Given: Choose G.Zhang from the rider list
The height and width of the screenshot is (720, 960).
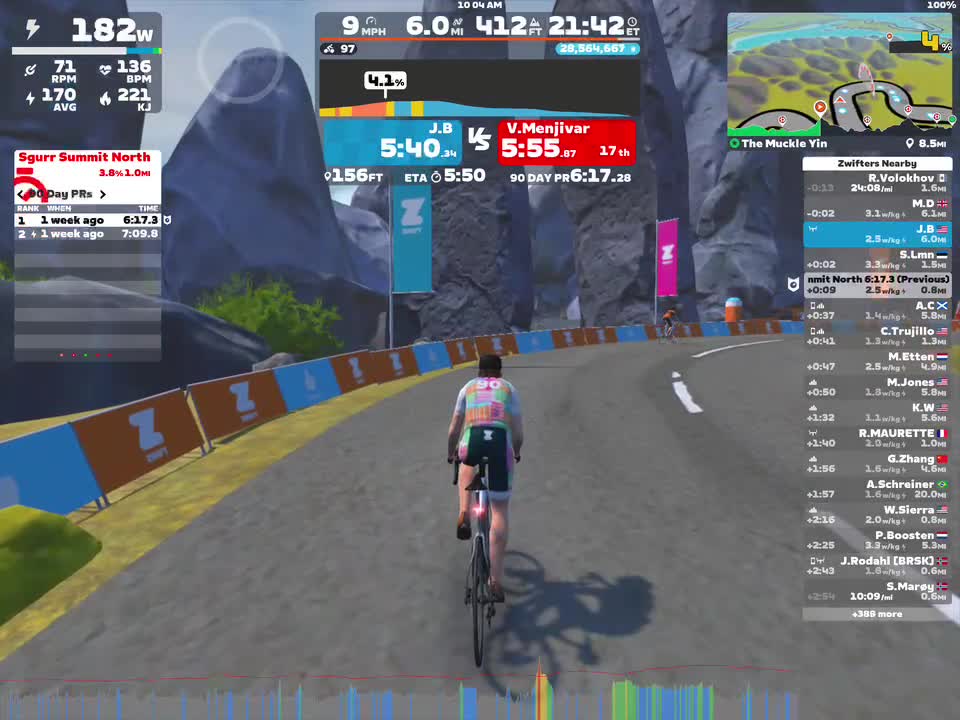Looking at the screenshot, I should pyautogui.click(x=877, y=464).
